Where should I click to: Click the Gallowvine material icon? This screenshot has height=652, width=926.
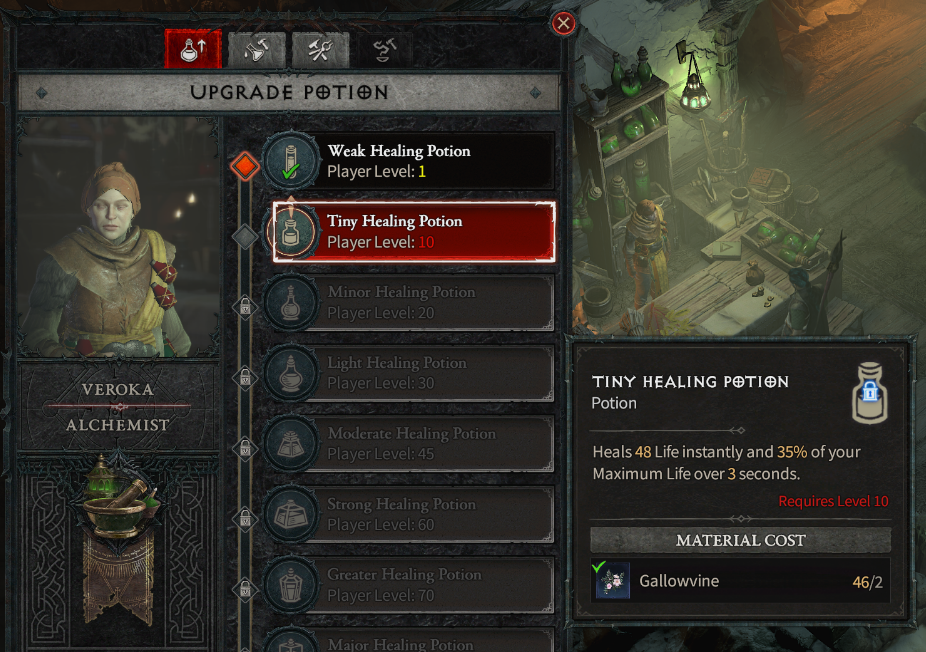[x=612, y=581]
